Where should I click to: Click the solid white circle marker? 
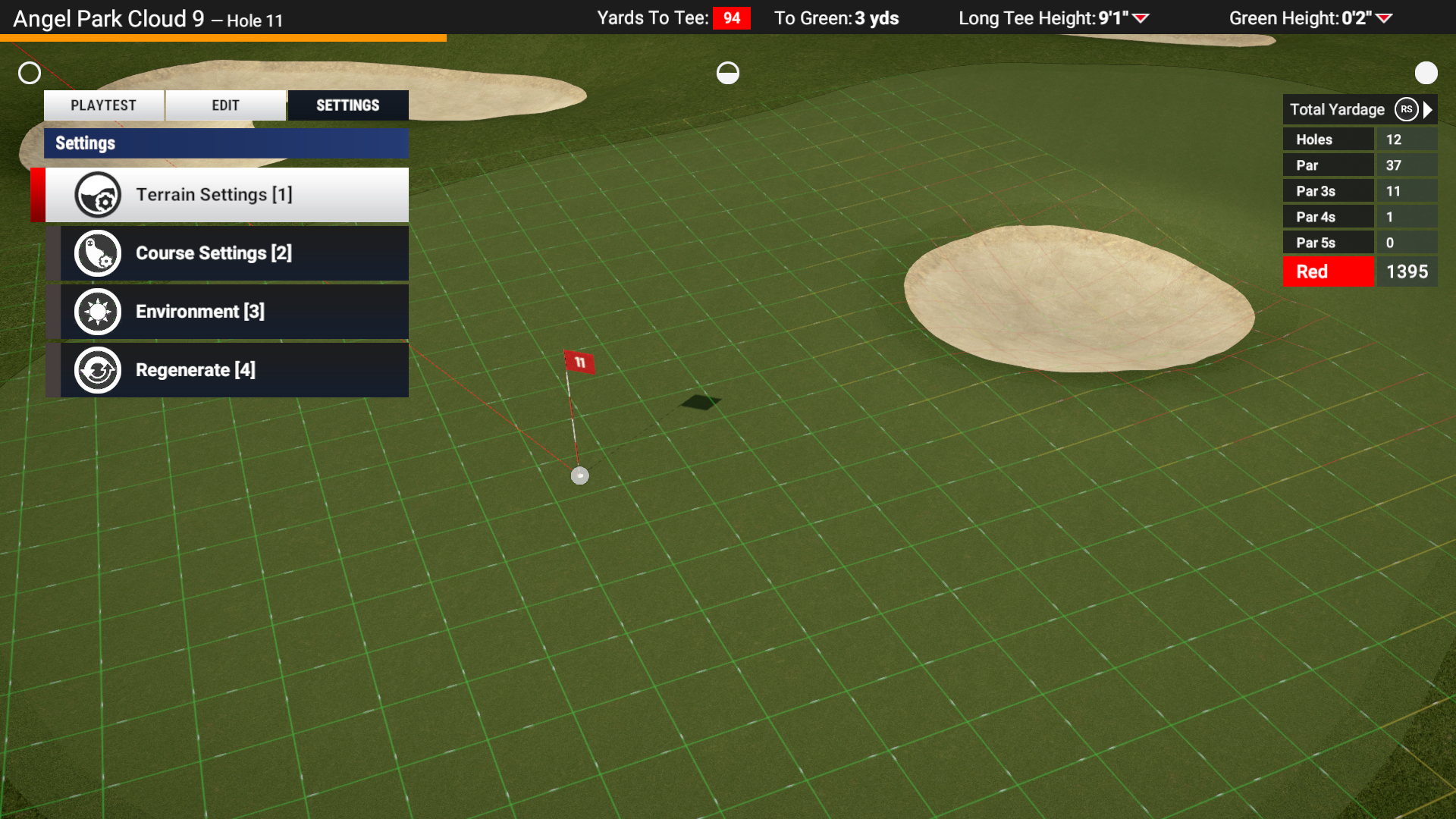point(1426,73)
